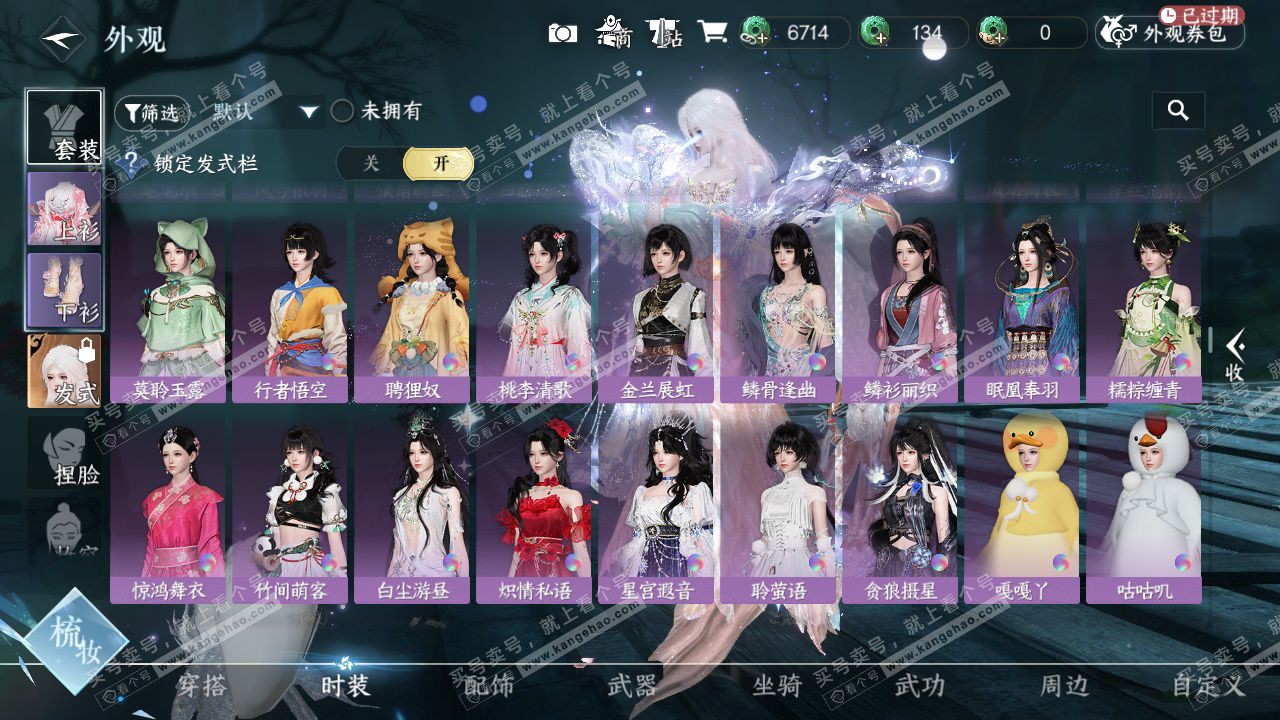Select the 莫聆玉露 outfit

[169, 310]
